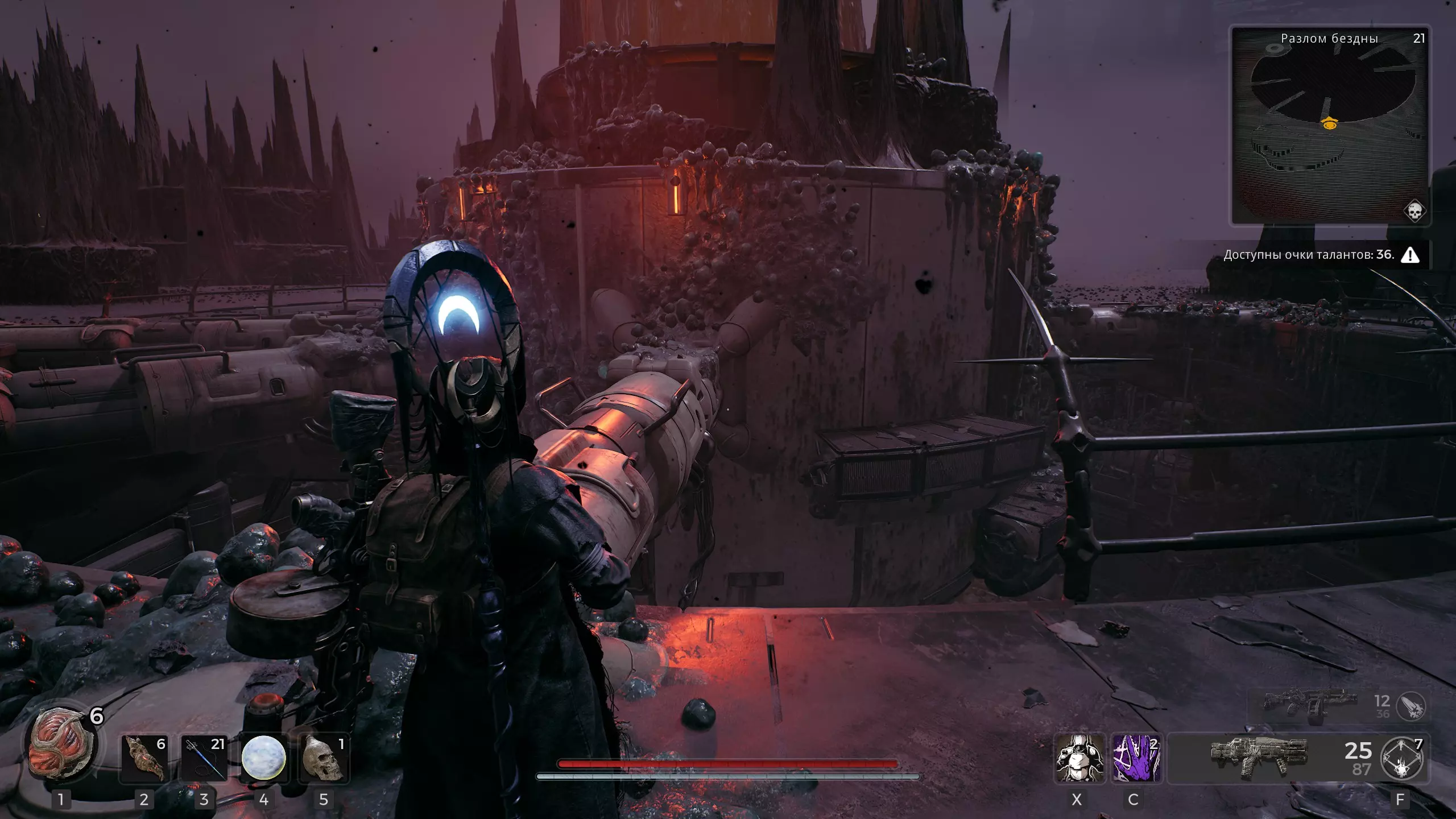
Task: Open the available talent points notification
Action: 1319,255
